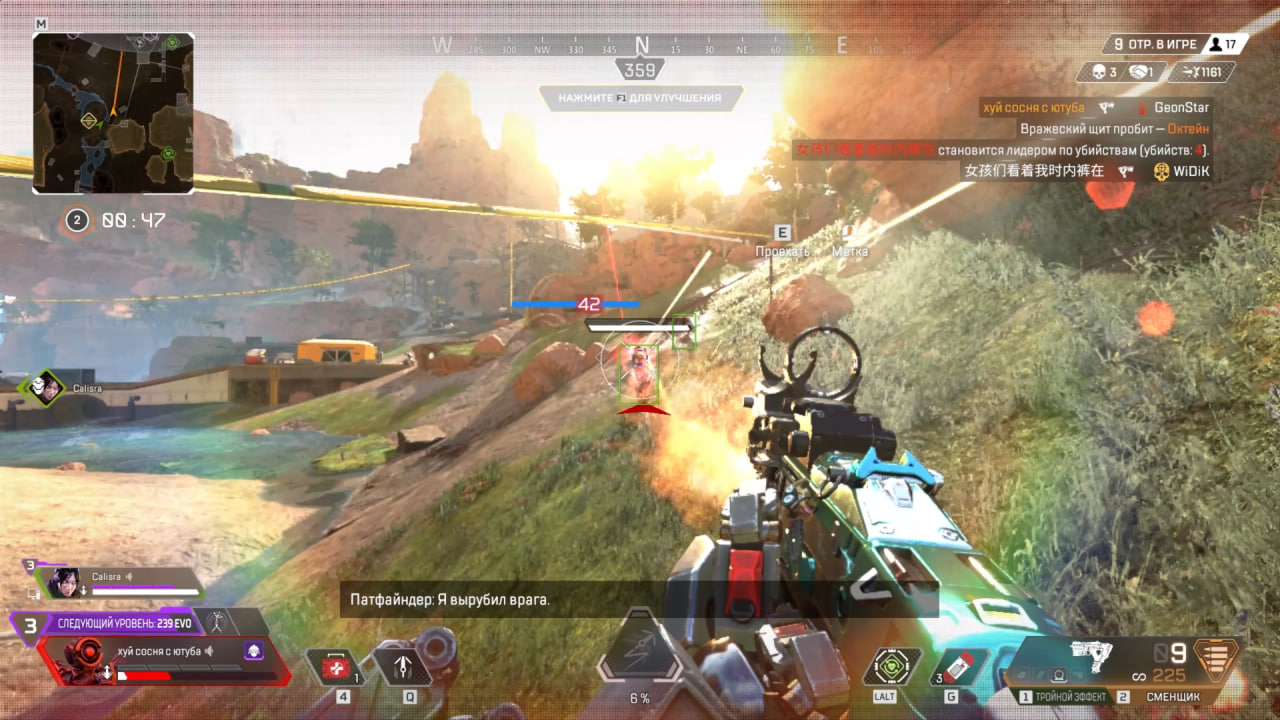The height and width of the screenshot is (720, 1280).
Task: Open the legend upgrade icon beside EVO bar
Action: pyautogui.click(x=216, y=622)
